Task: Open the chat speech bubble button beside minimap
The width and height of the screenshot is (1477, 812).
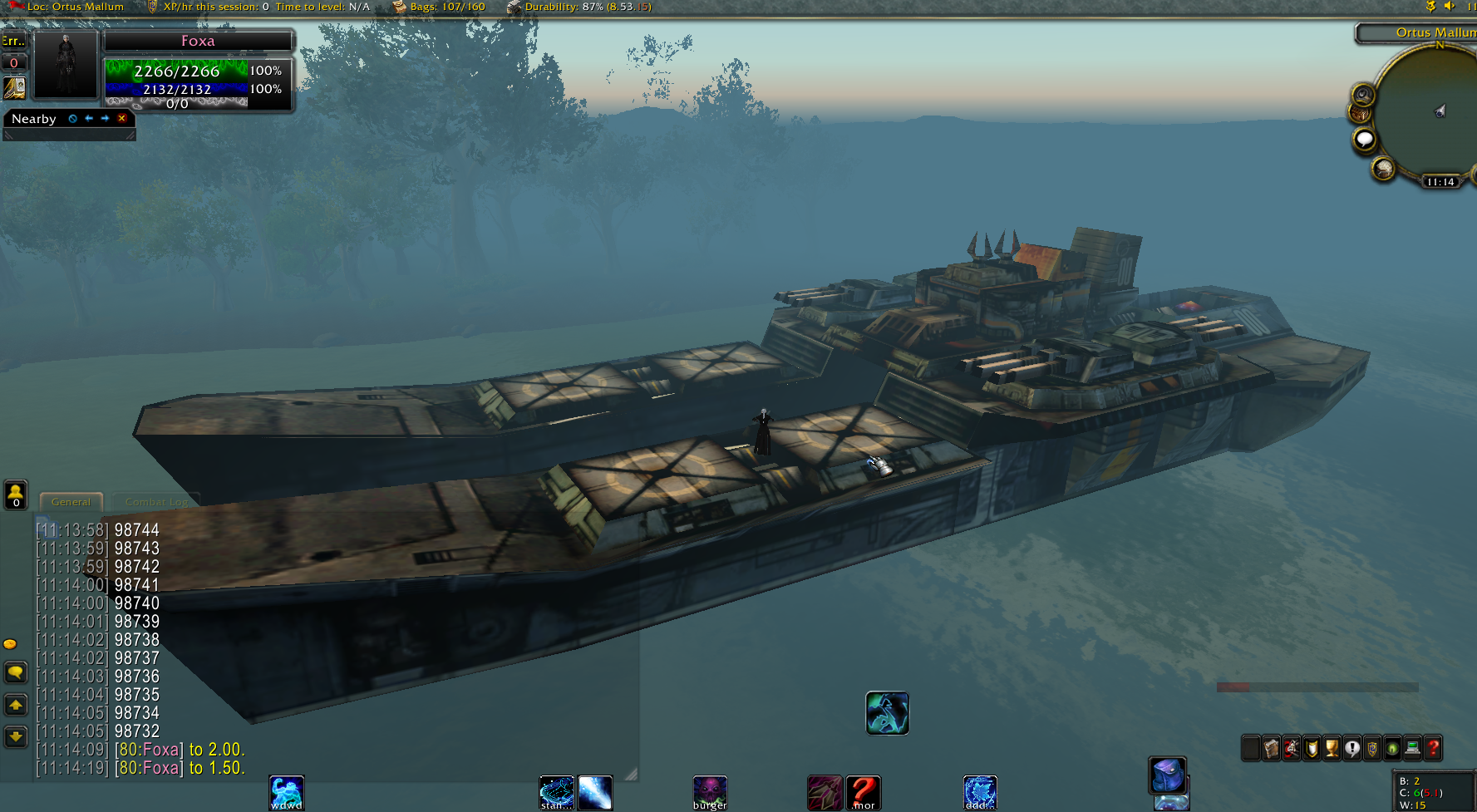Action: click(x=1364, y=139)
